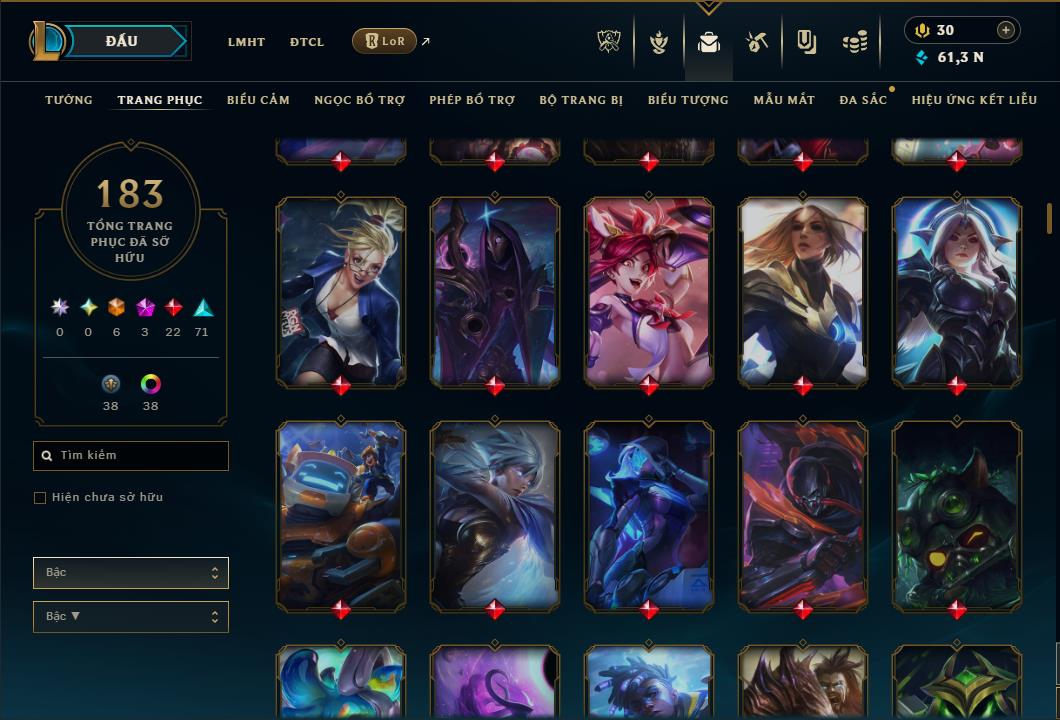Open the LMHT menu
The height and width of the screenshot is (720, 1060).
[246, 42]
